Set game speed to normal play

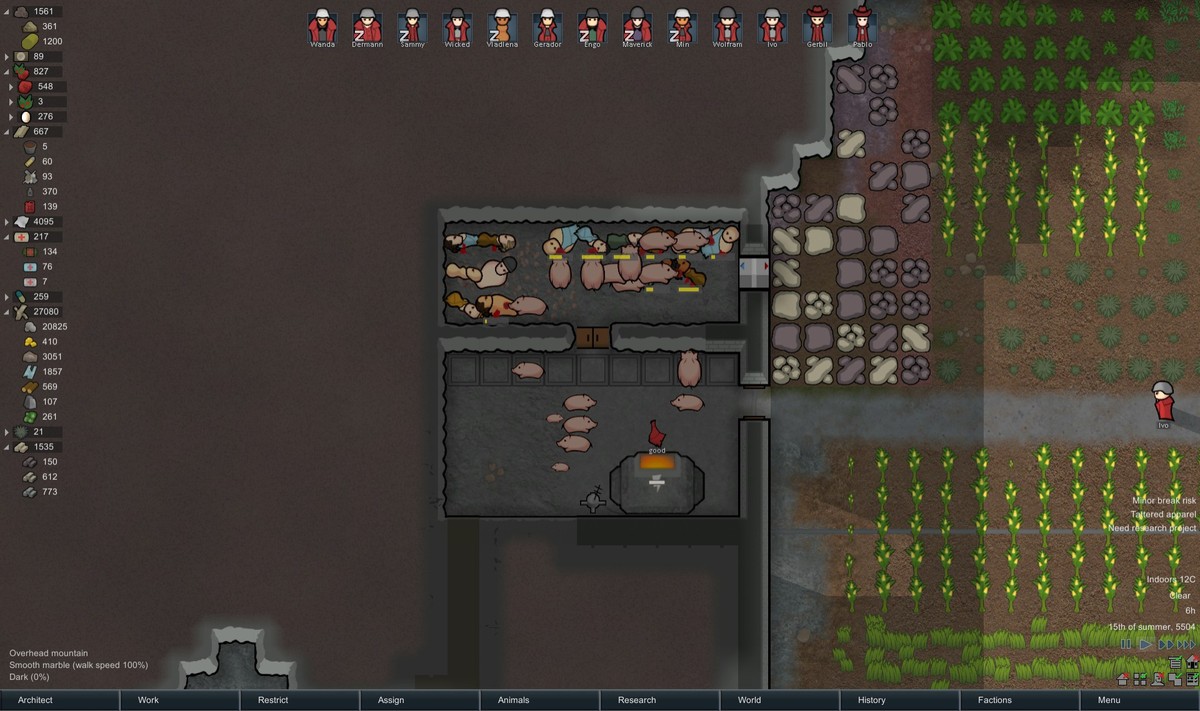(1146, 645)
